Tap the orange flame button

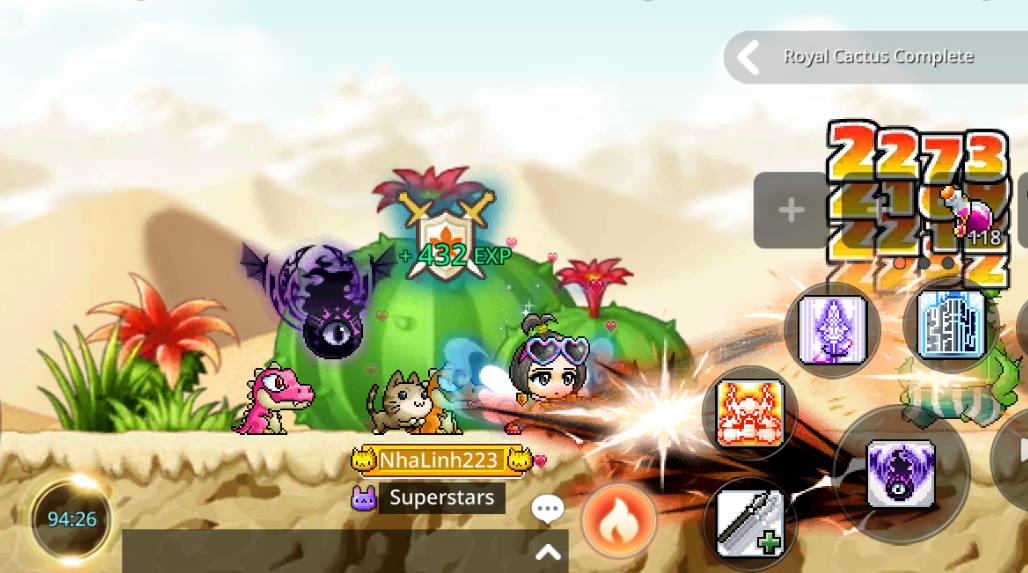pyautogui.click(x=618, y=520)
